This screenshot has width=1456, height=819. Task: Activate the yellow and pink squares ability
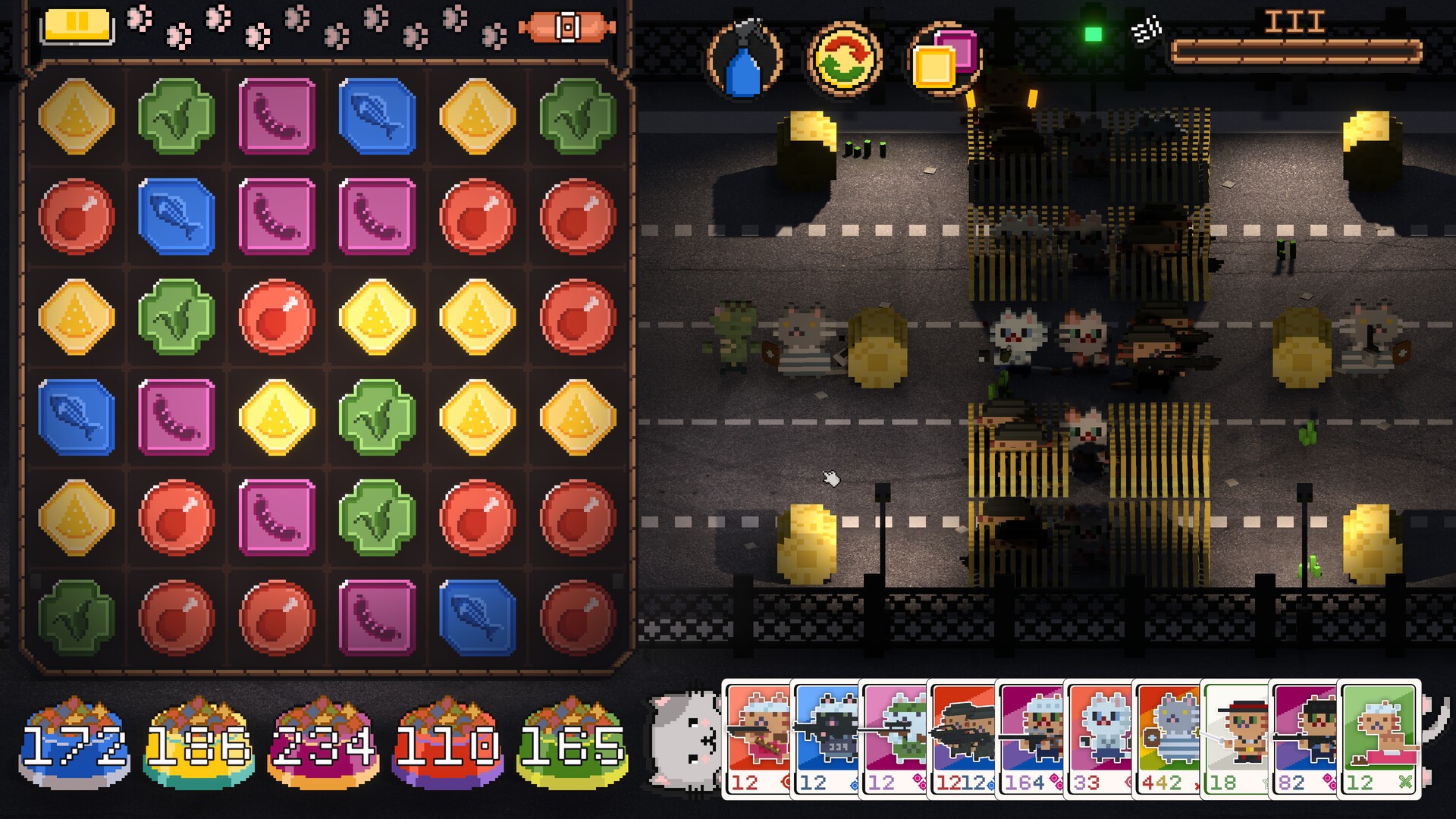[x=944, y=59]
